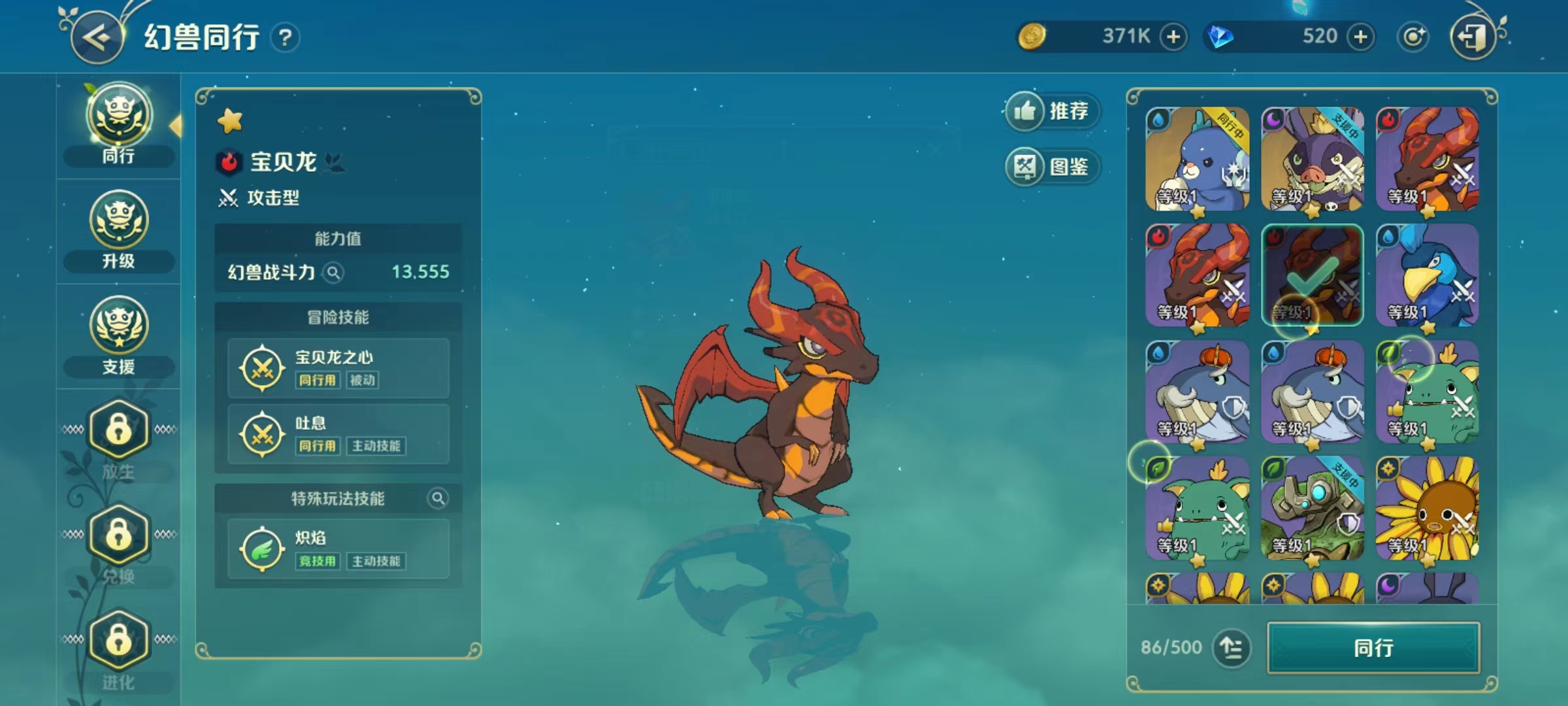
Task: Select the stone golem pet thumbnail
Action: click(x=1312, y=508)
